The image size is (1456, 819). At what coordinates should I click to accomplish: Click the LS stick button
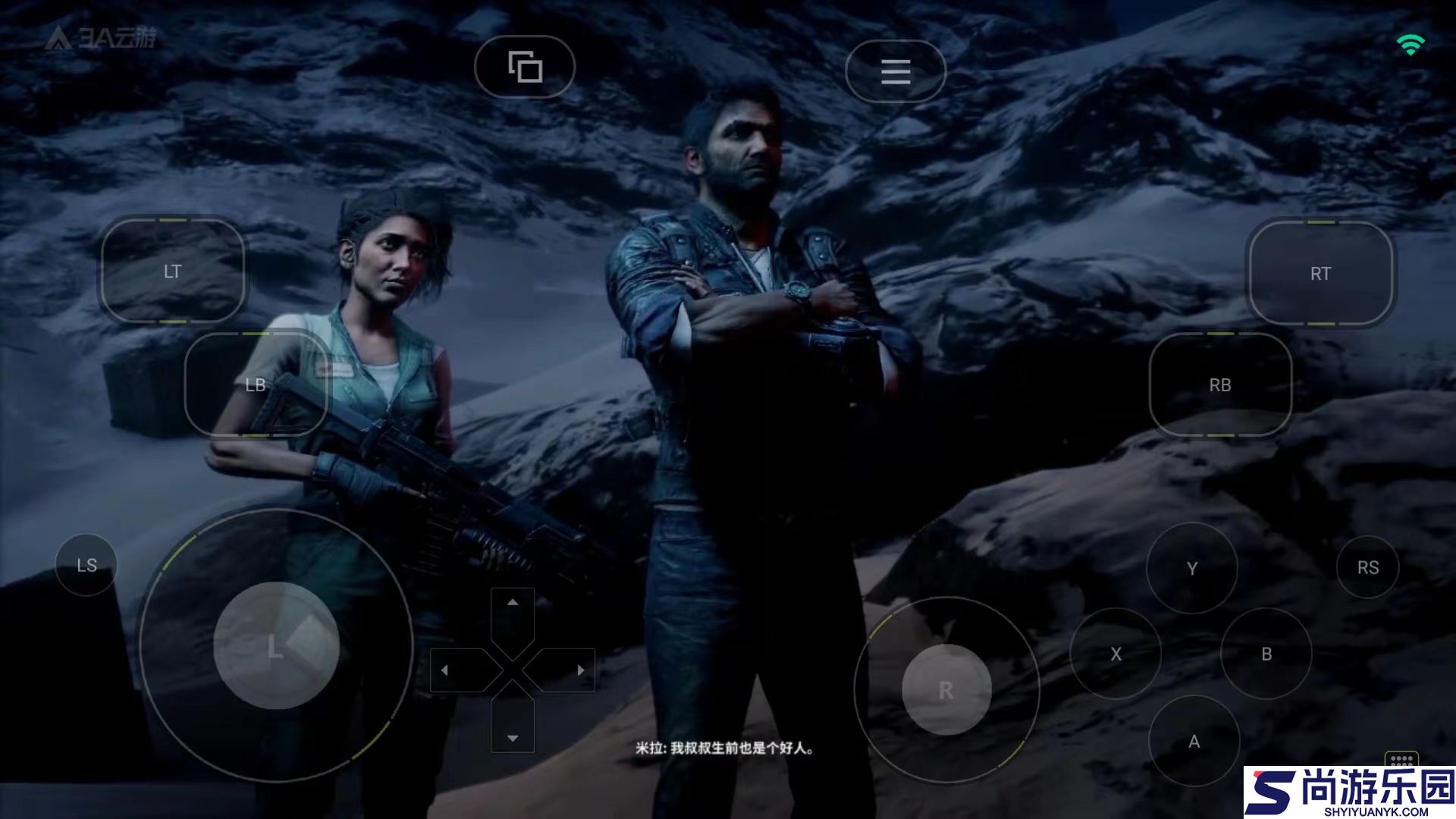[86, 566]
